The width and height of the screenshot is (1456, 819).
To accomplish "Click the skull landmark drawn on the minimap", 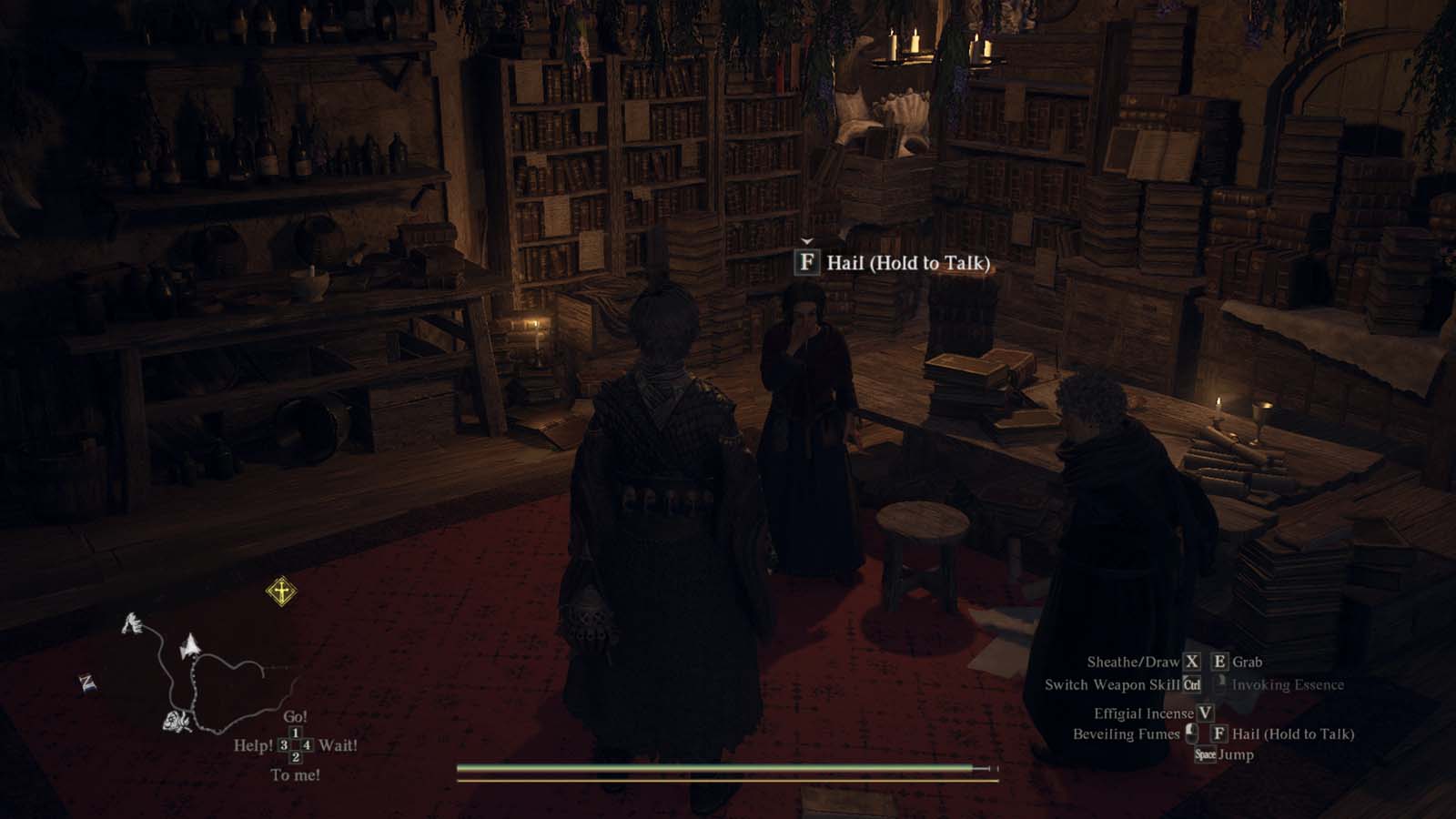I will tap(176, 722).
